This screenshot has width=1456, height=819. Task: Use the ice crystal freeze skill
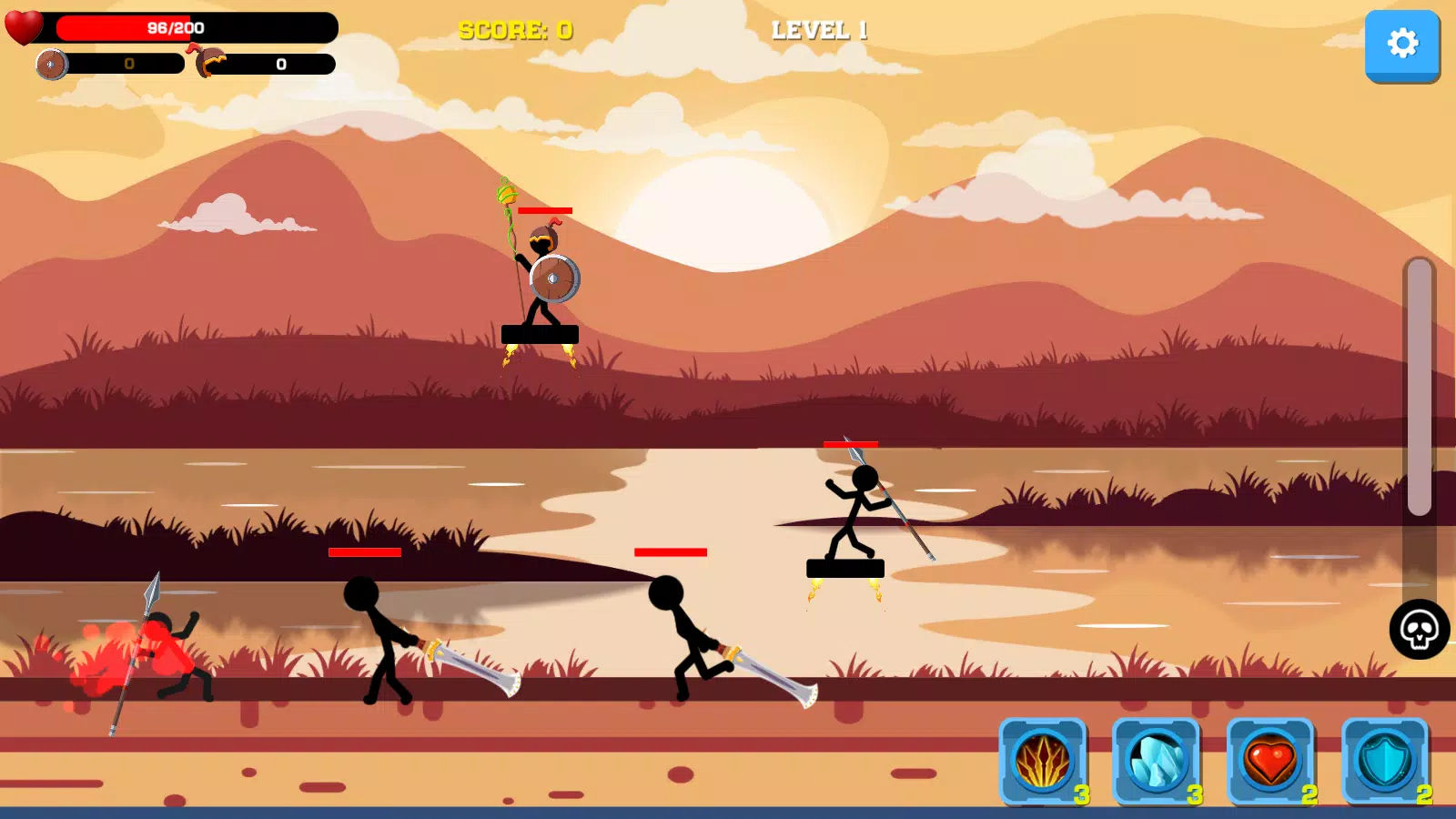point(1157,761)
